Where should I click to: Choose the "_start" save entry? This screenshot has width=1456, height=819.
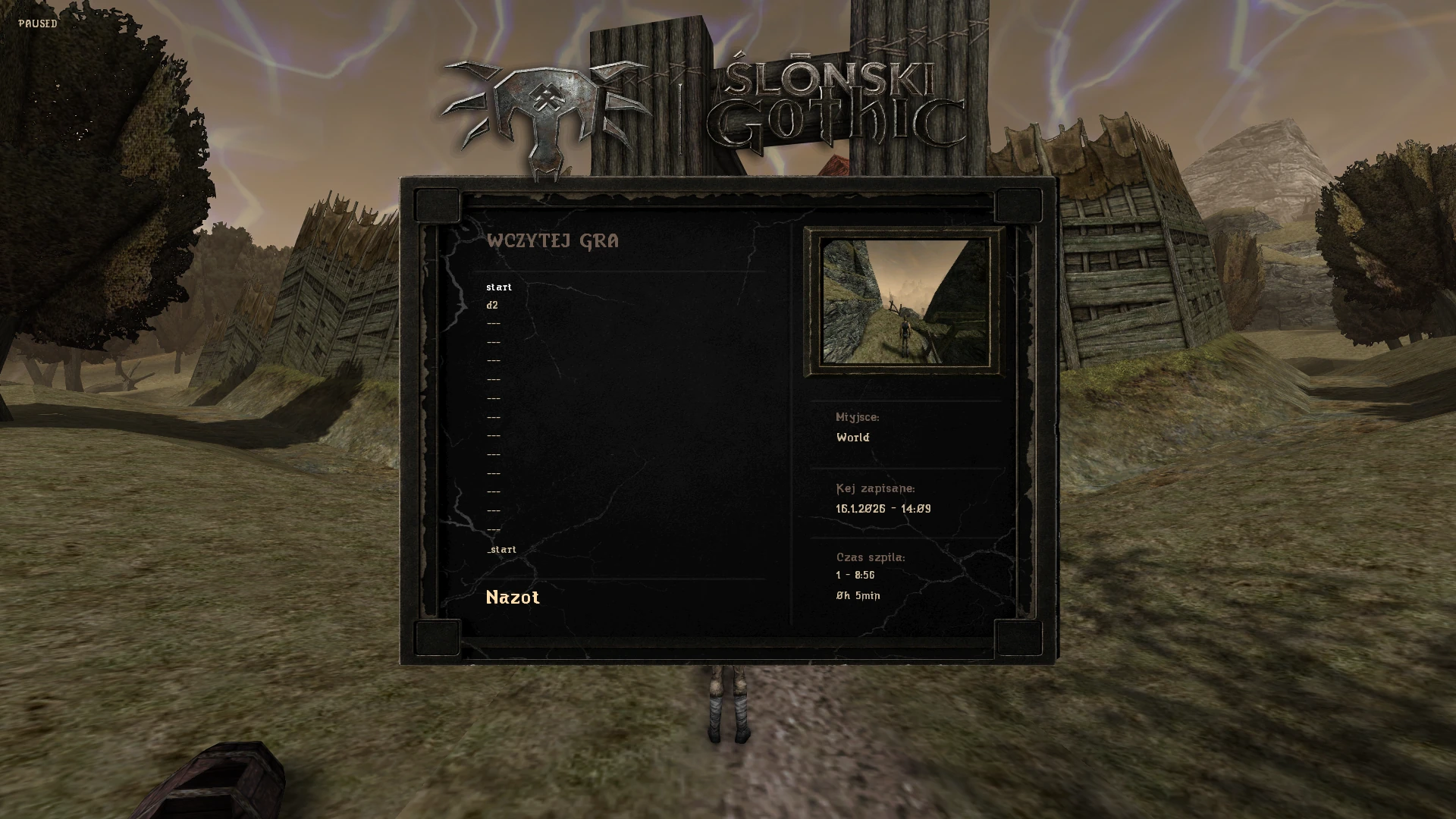[x=501, y=550]
